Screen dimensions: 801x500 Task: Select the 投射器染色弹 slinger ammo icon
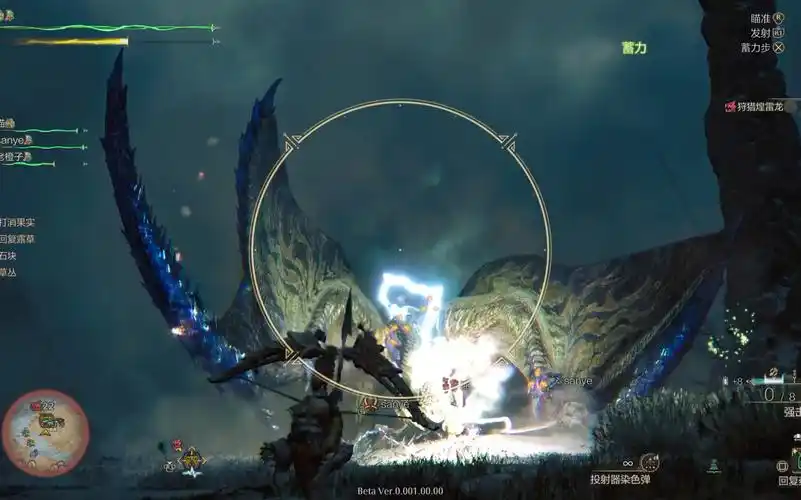(649, 462)
